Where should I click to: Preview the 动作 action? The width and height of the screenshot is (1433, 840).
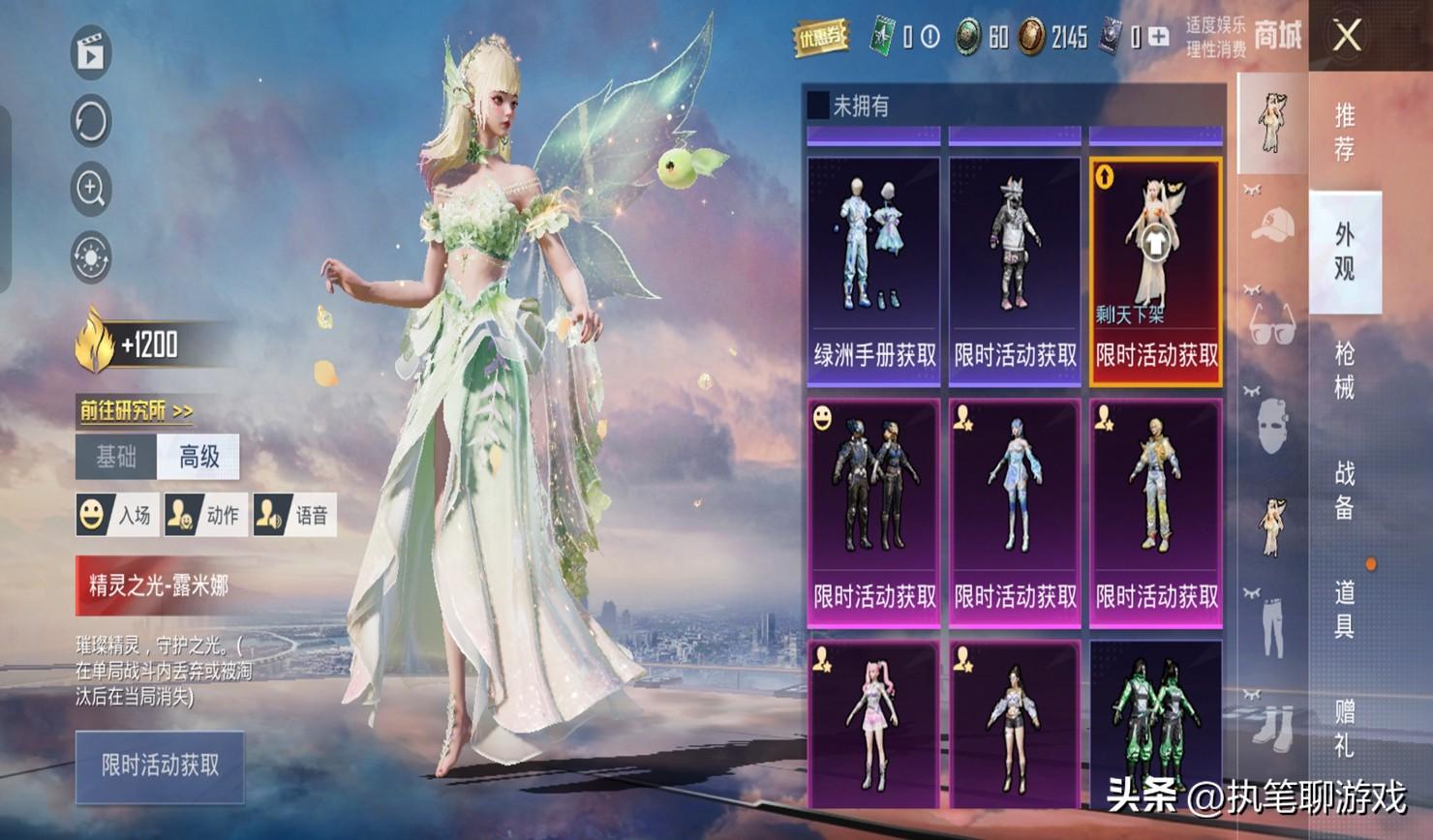[204, 515]
